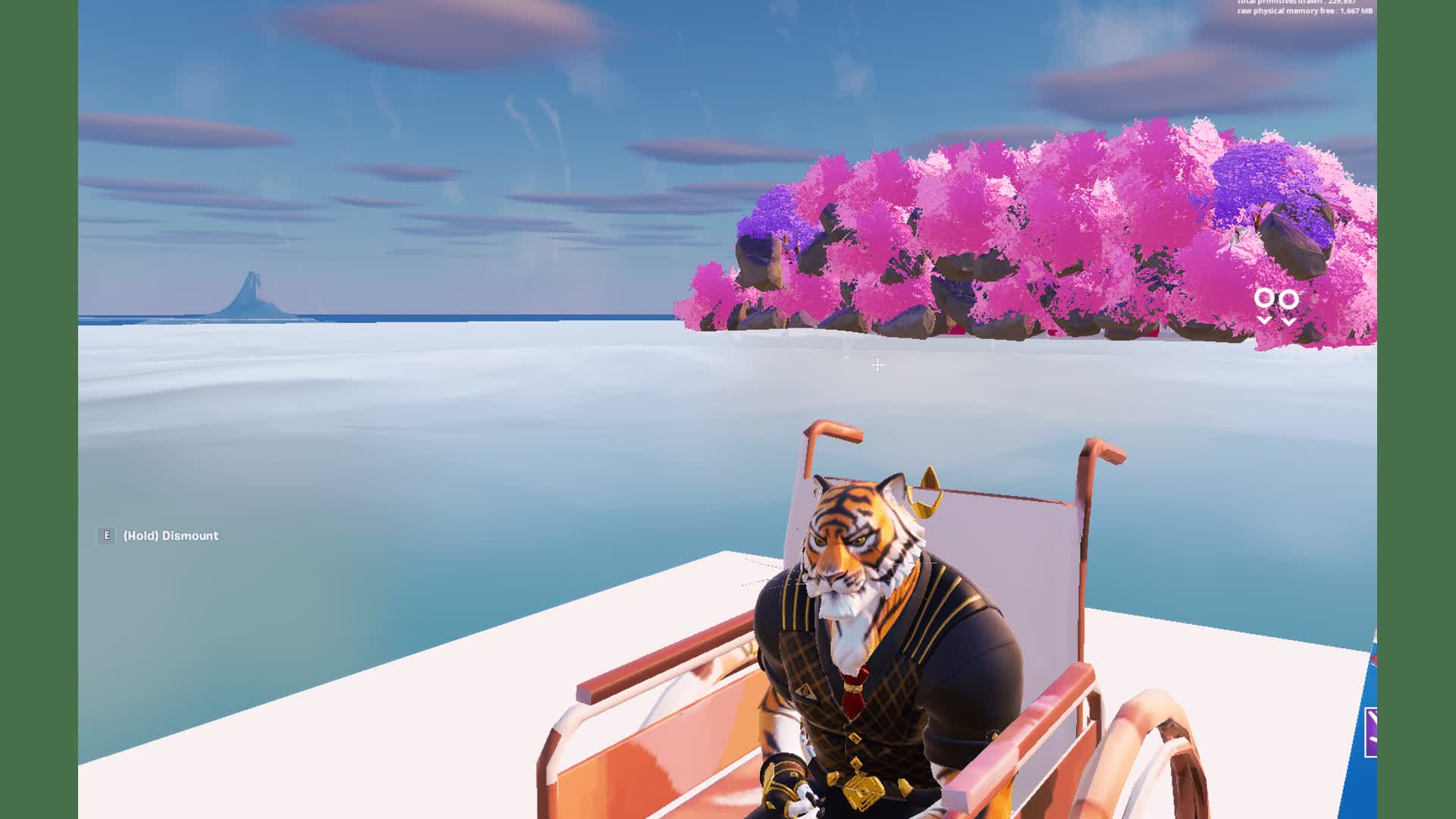Click the crosshair reticle at screen center

(x=878, y=365)
